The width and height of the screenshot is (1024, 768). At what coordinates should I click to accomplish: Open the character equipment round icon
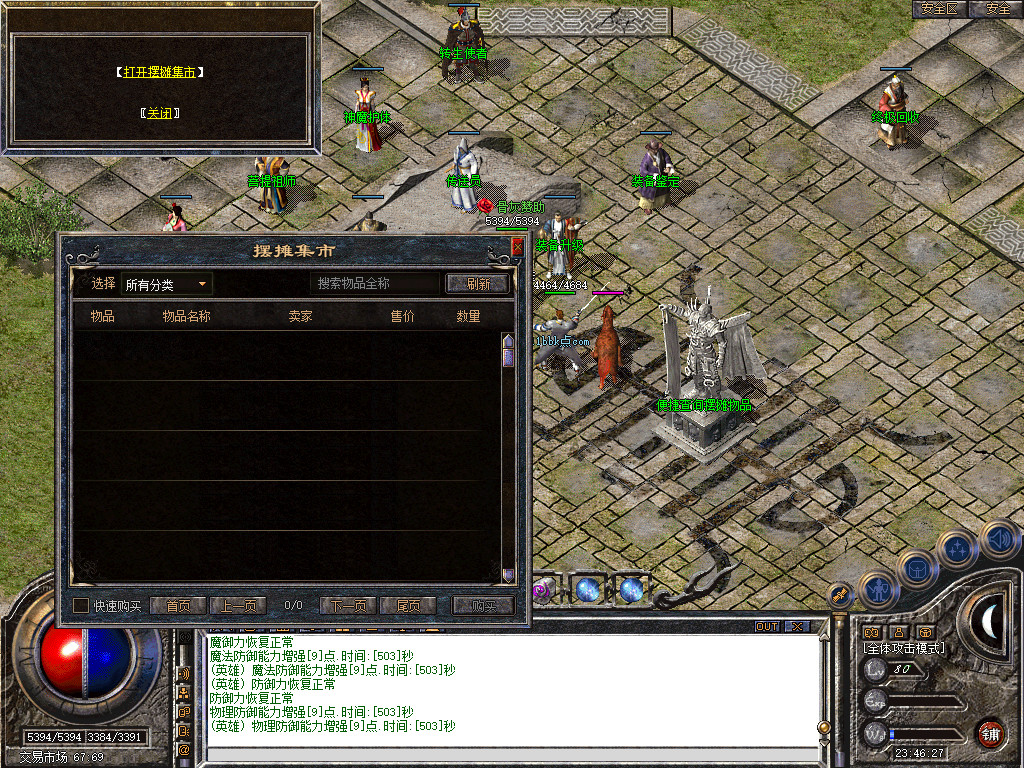(x=879, y=590)
